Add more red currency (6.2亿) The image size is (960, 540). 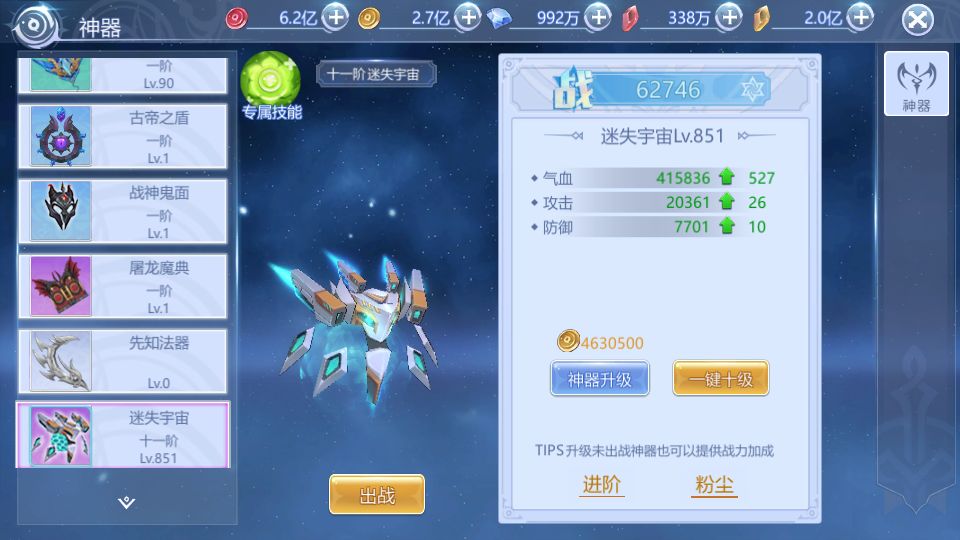click(337, 17)
